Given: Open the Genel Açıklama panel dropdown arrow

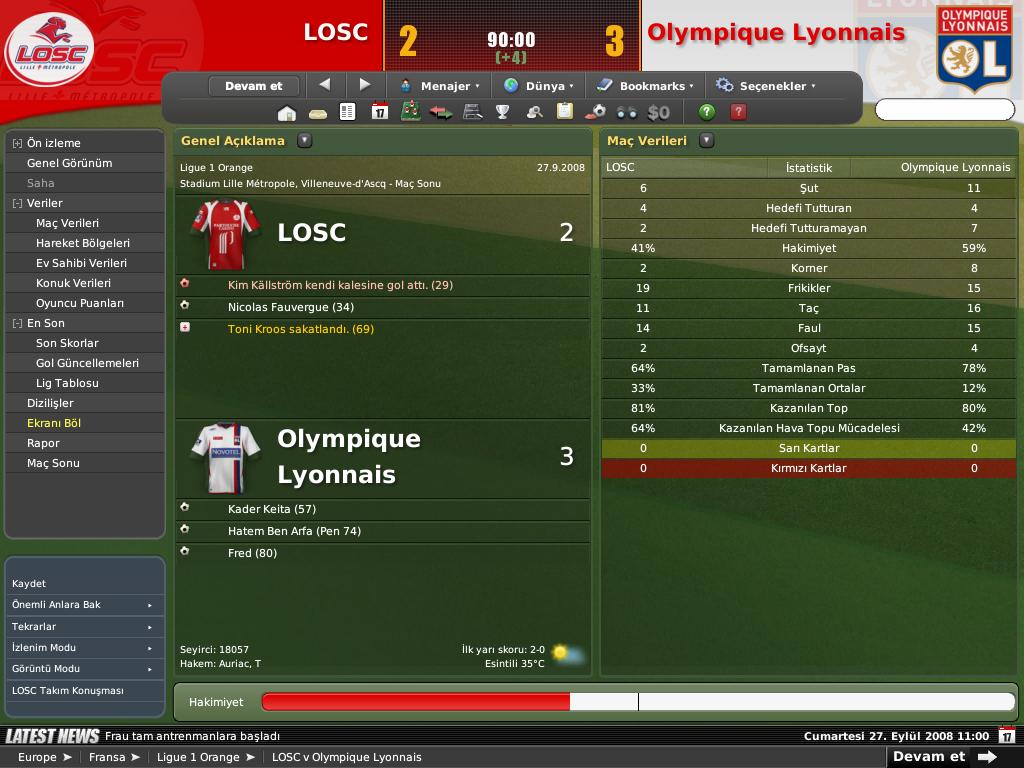Looking at the screenshot, I should pyautogui.click(x=304, y=141).
